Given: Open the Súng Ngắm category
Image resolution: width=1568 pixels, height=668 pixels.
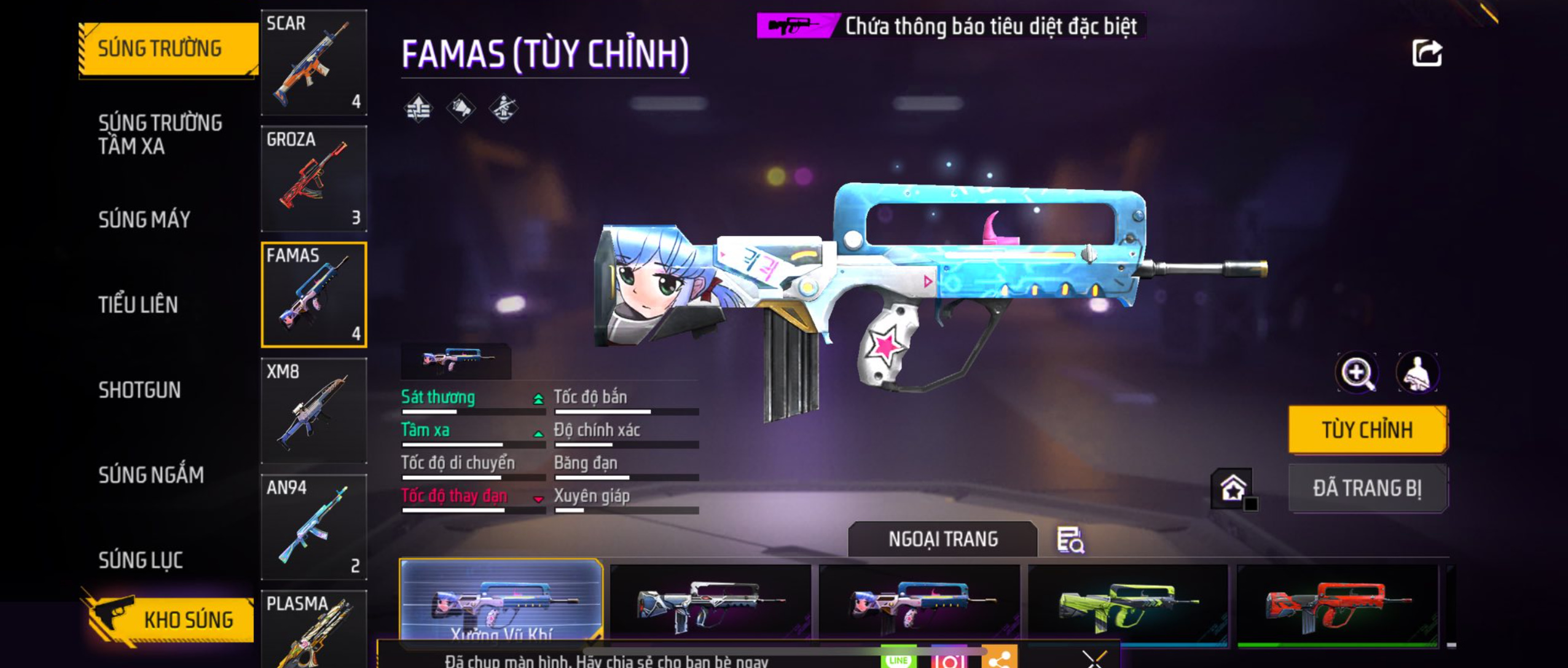Looking at the screenshot, I should (x=151, y=475).
